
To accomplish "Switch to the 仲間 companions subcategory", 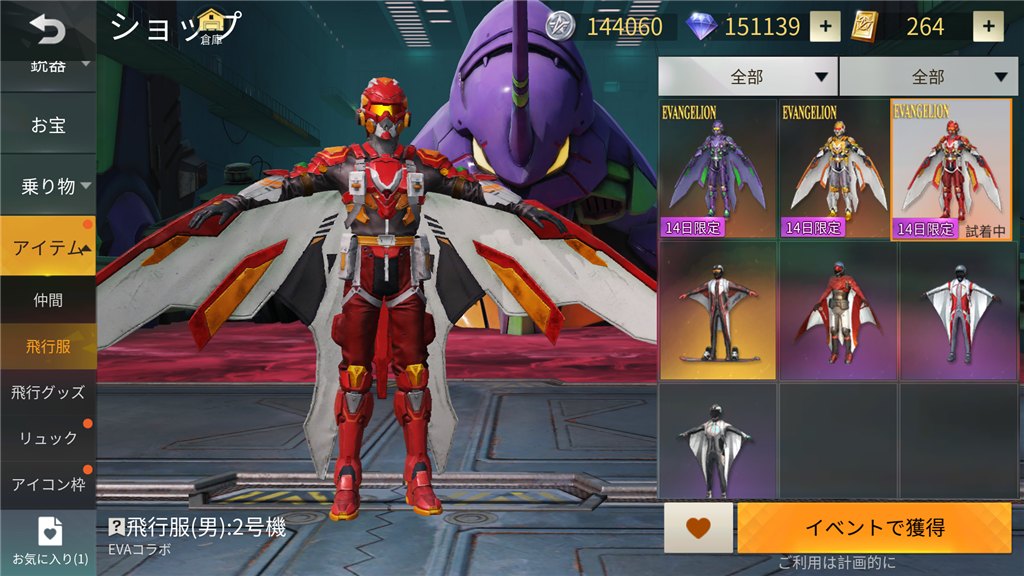I will click(48, 299).
